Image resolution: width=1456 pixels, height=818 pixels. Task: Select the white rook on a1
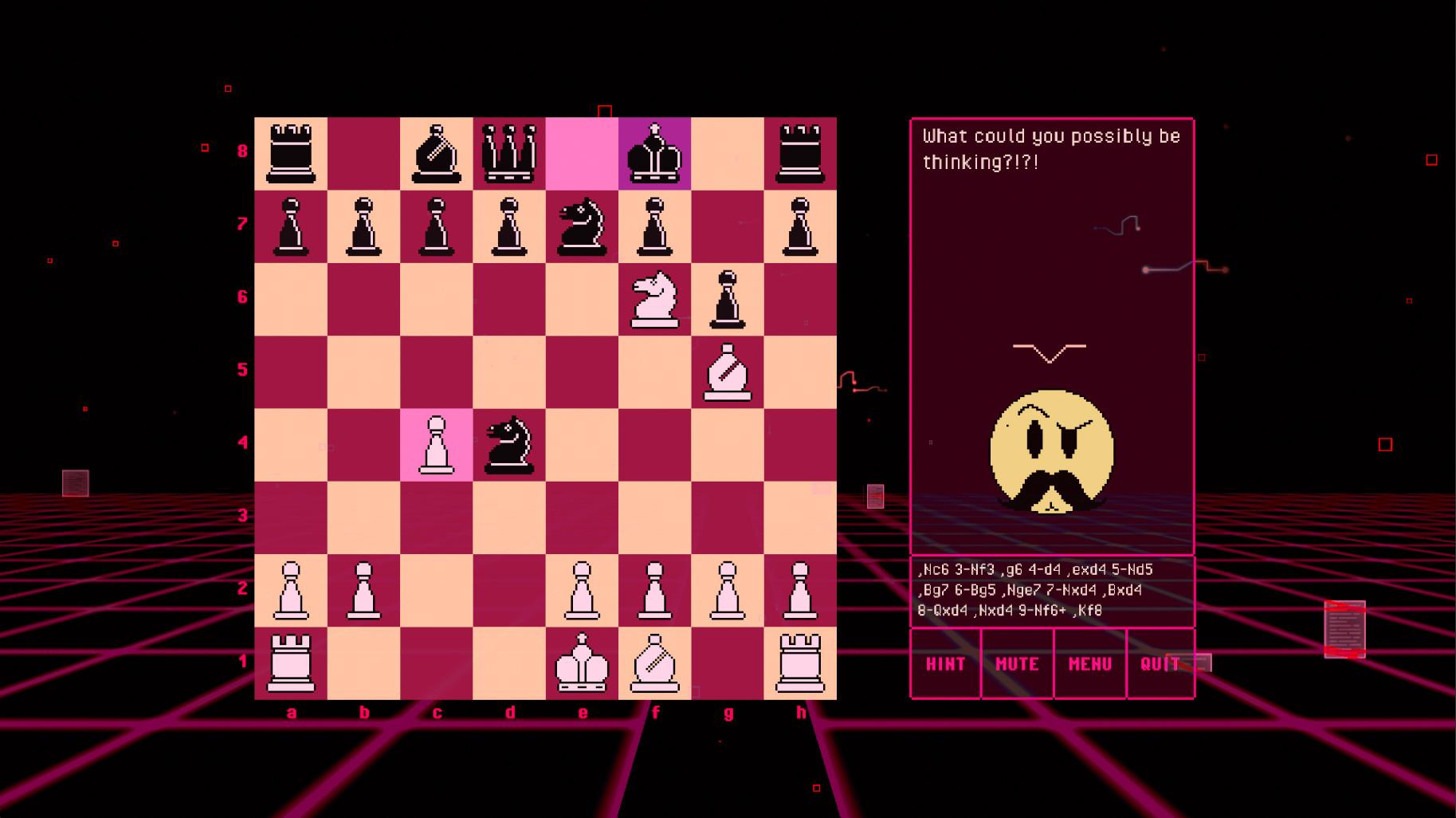291,663
